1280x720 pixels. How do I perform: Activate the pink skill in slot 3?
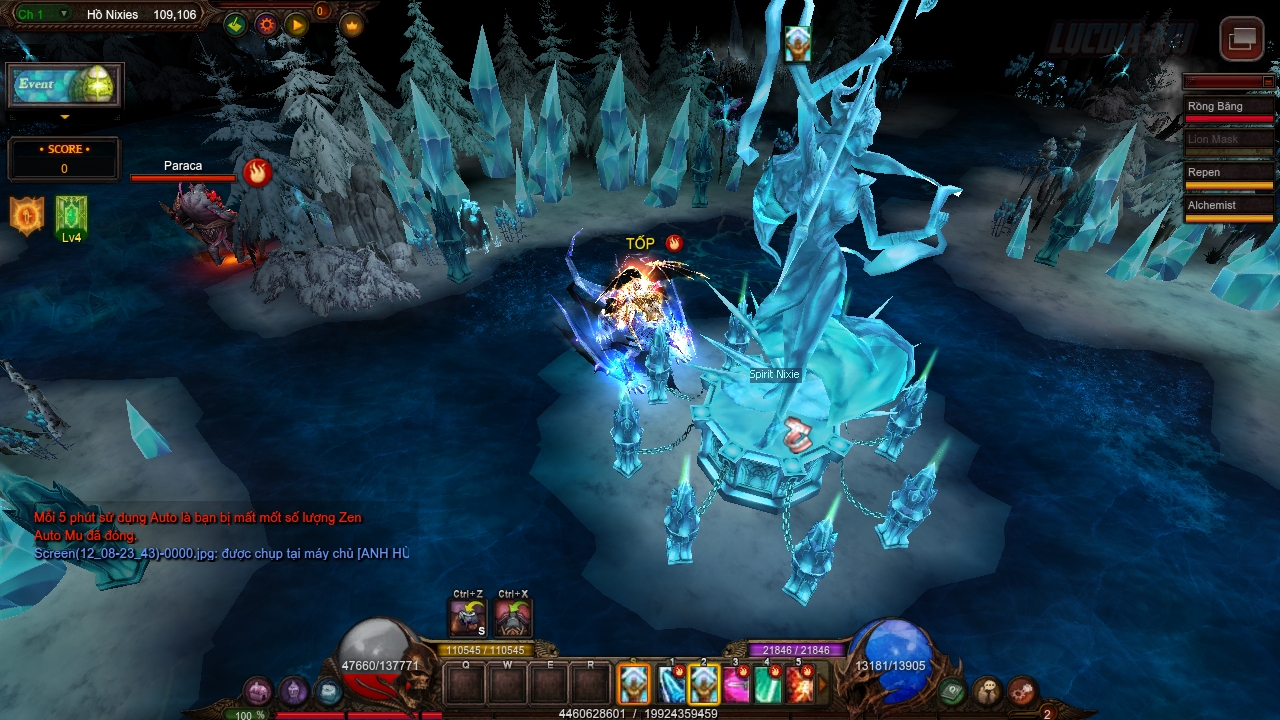click(737, 685)
